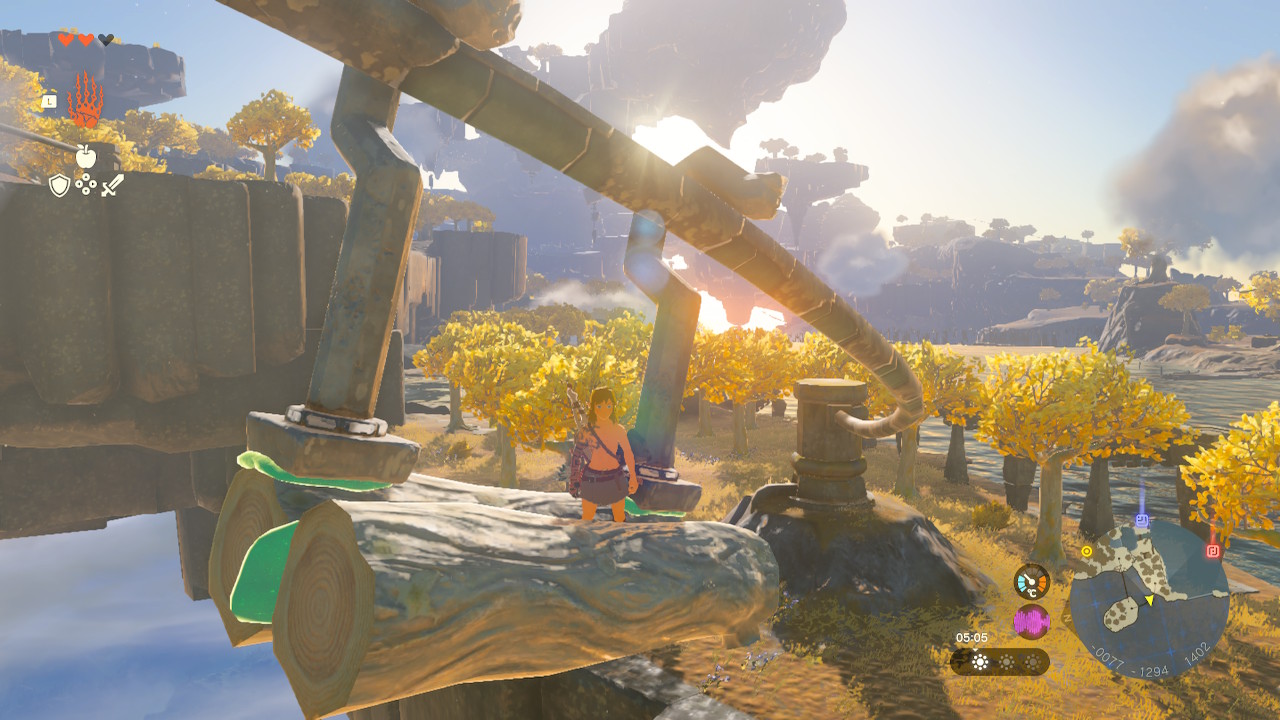Select the Zonai charges icon
Screen dimensions: 1280x720
point(85,183)
